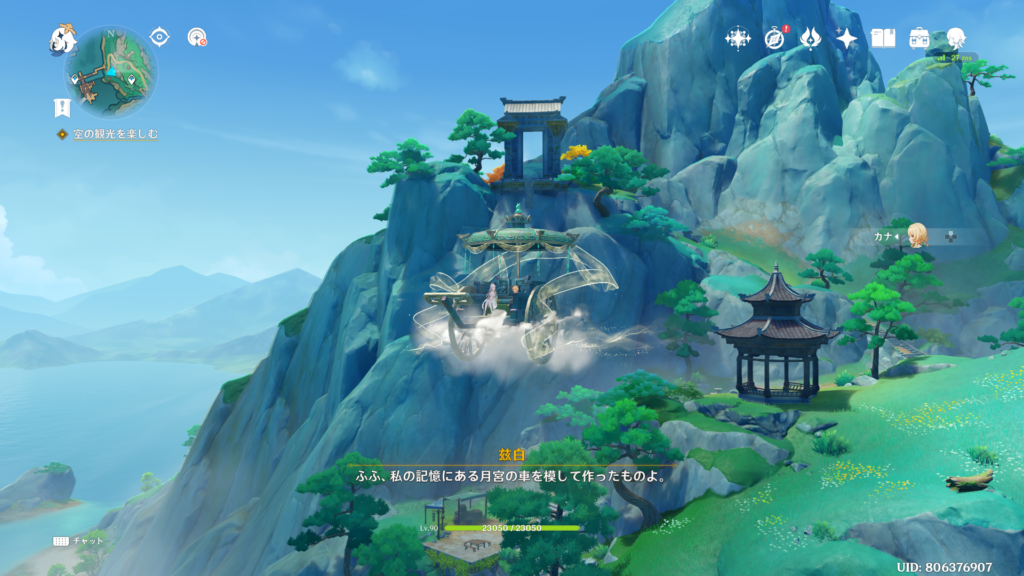The width and height of the screenshot is (1024, 576).
Task: Open the open-book handbook icon
Action: [x=883, y=38]
